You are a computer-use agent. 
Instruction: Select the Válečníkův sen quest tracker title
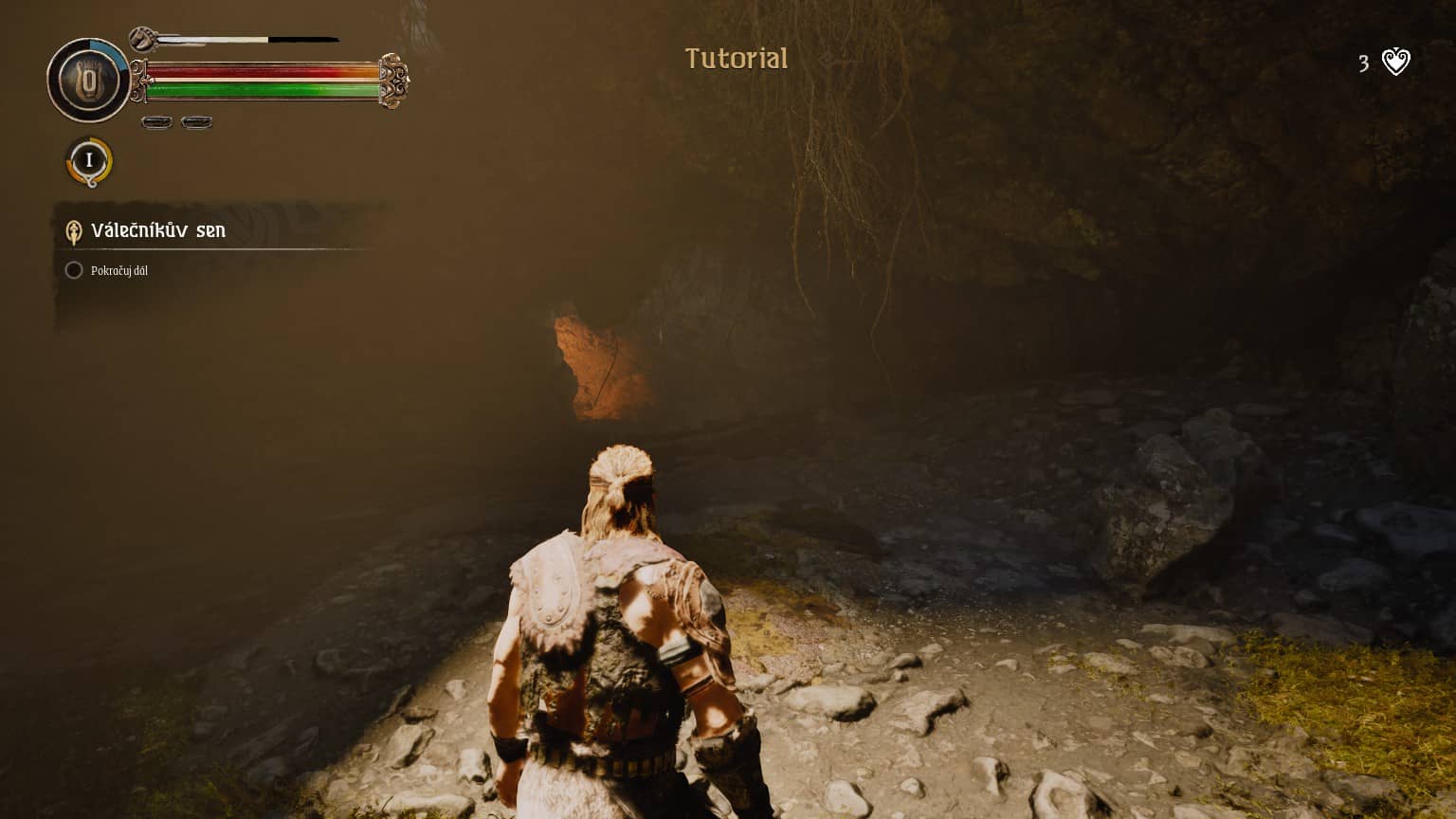[157, 230]
